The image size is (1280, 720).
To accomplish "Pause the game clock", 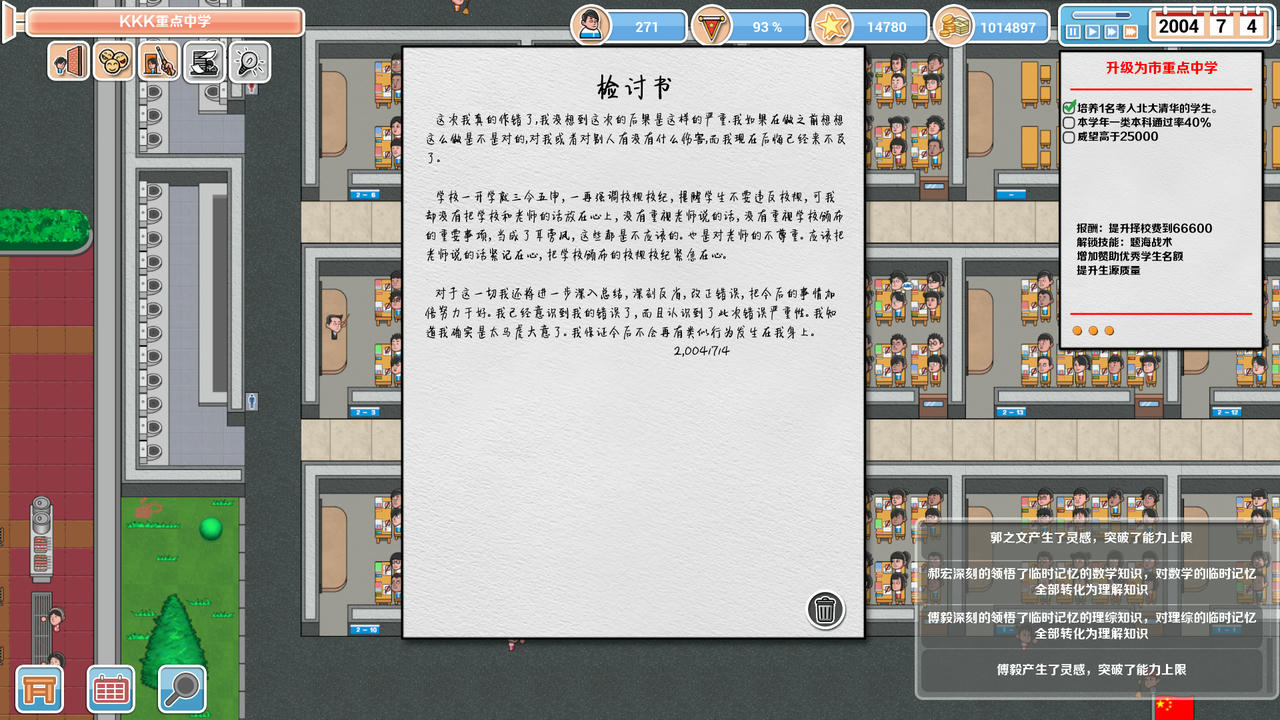I will [x=1073, y=30].
